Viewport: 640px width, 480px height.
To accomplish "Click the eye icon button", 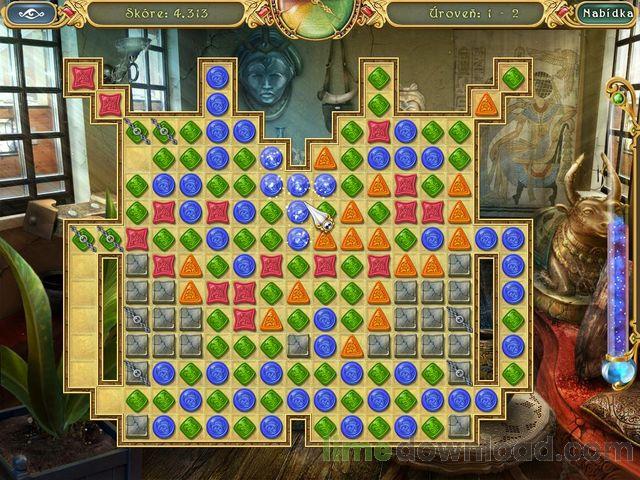I will coord(31,14).
